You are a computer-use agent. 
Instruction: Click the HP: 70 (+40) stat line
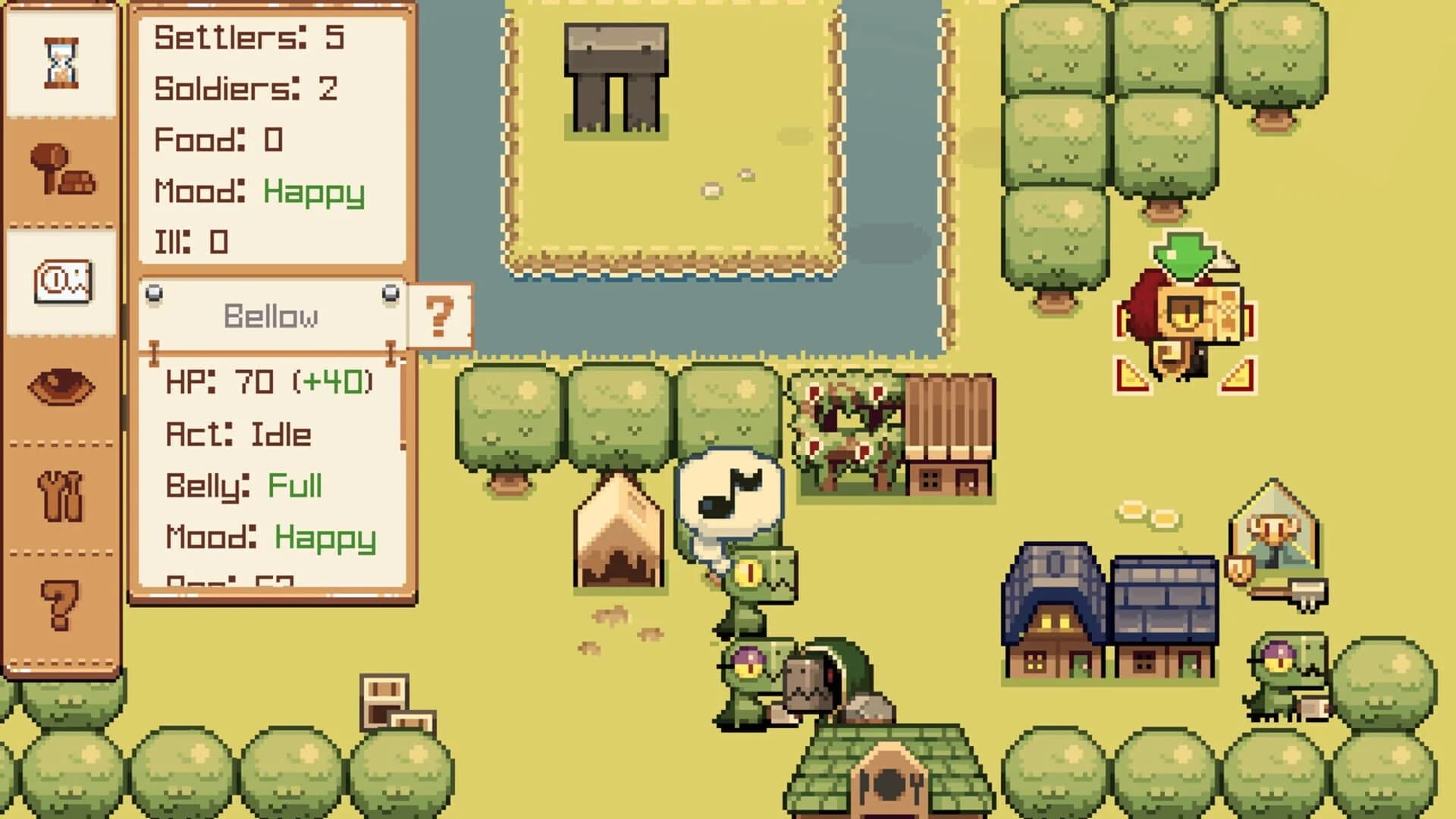pyautogui.click(x=269, y=383)
